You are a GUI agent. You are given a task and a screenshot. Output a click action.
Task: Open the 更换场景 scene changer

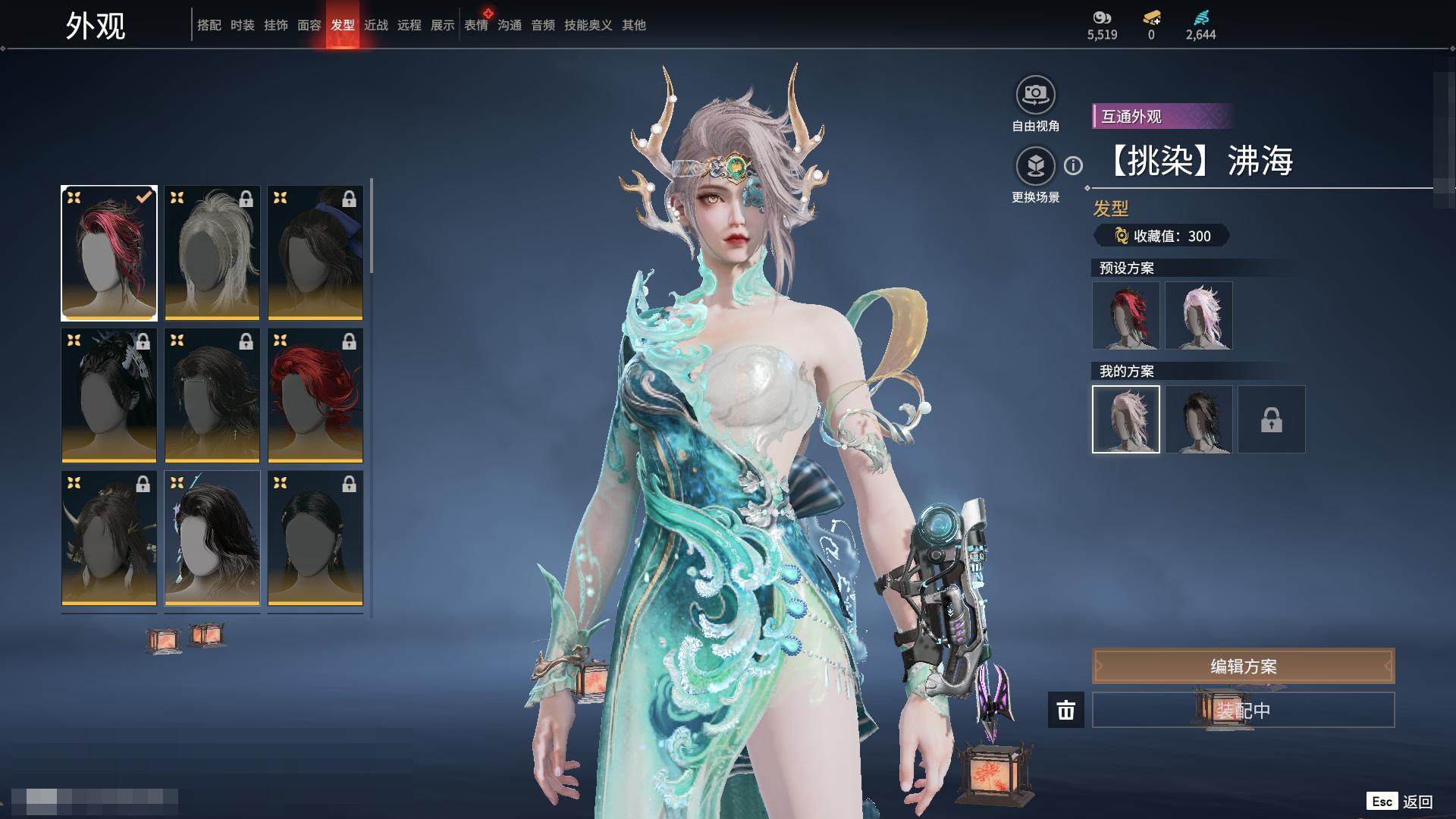point(1035,166)
